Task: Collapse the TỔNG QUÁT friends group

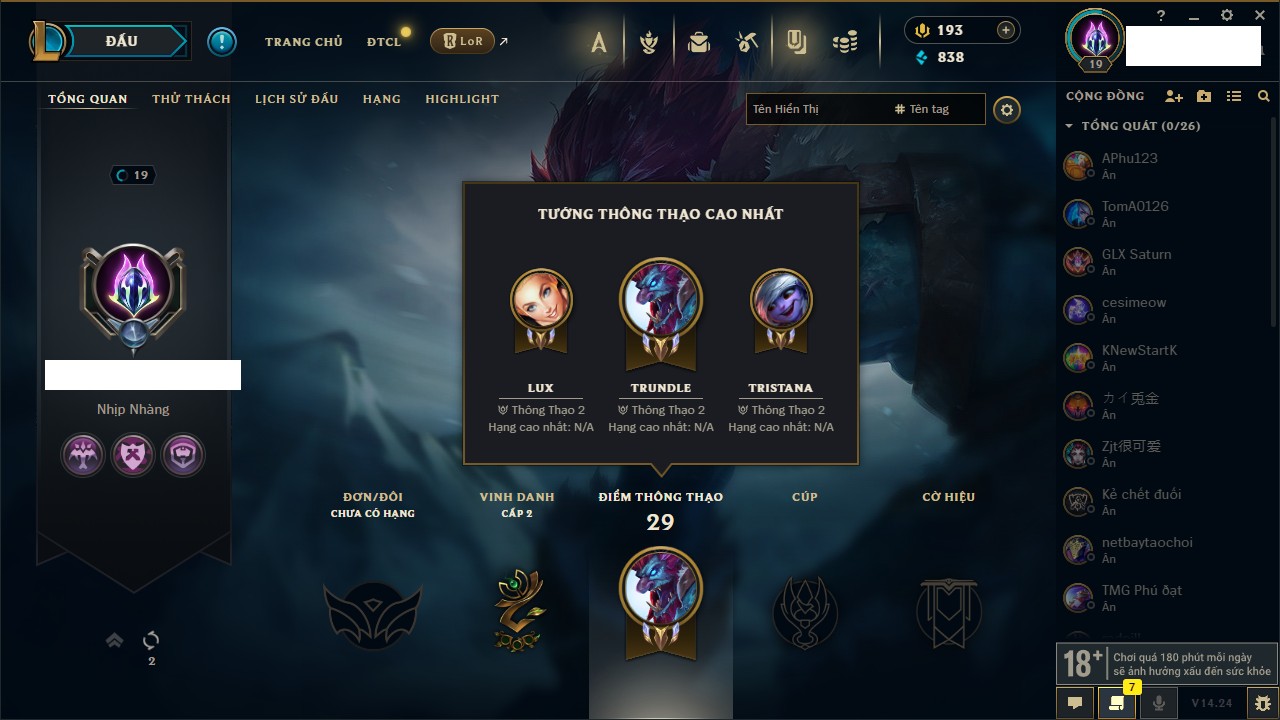Action: point(1069,127)
